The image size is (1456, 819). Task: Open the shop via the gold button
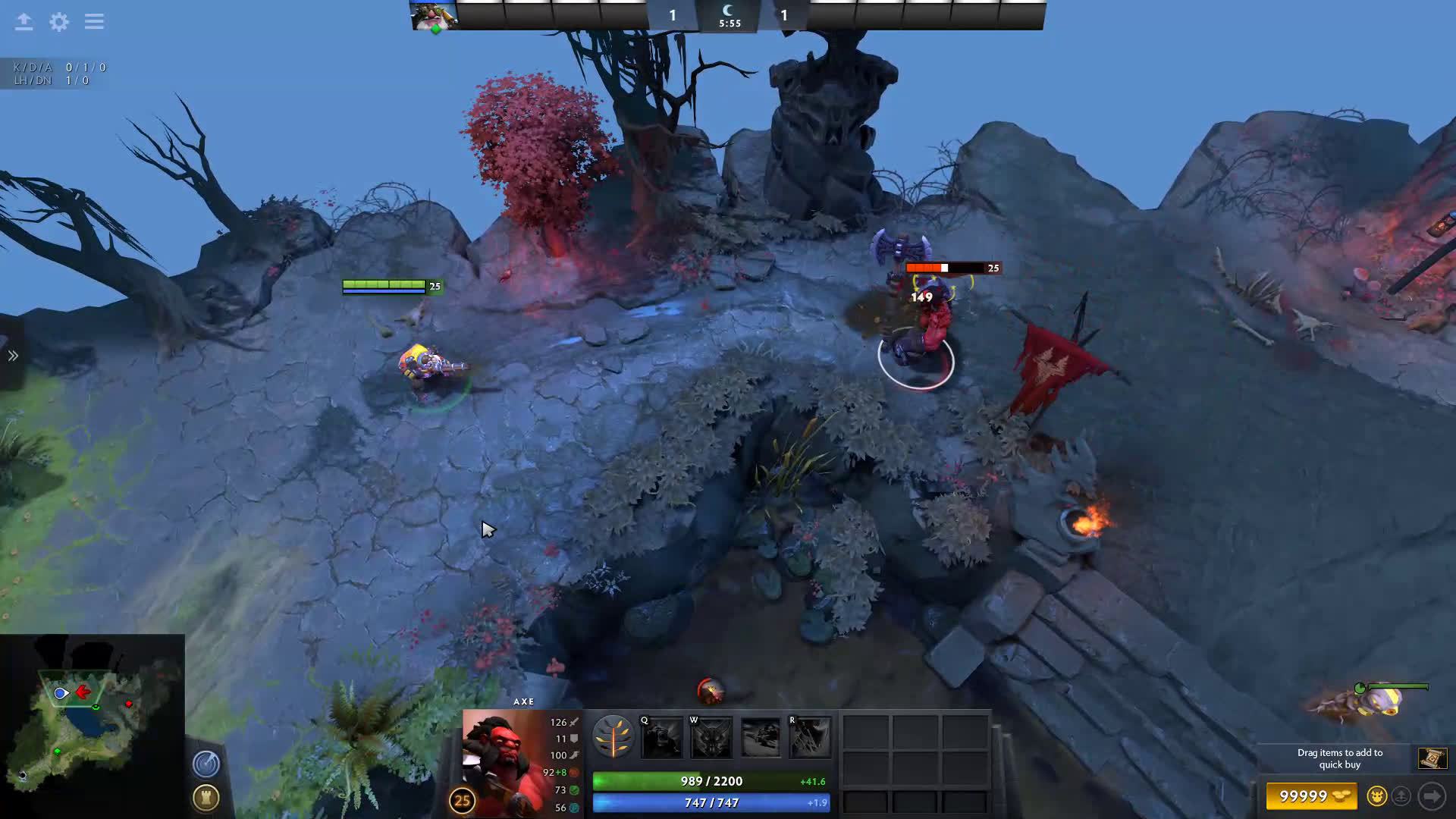point(1312,796)
